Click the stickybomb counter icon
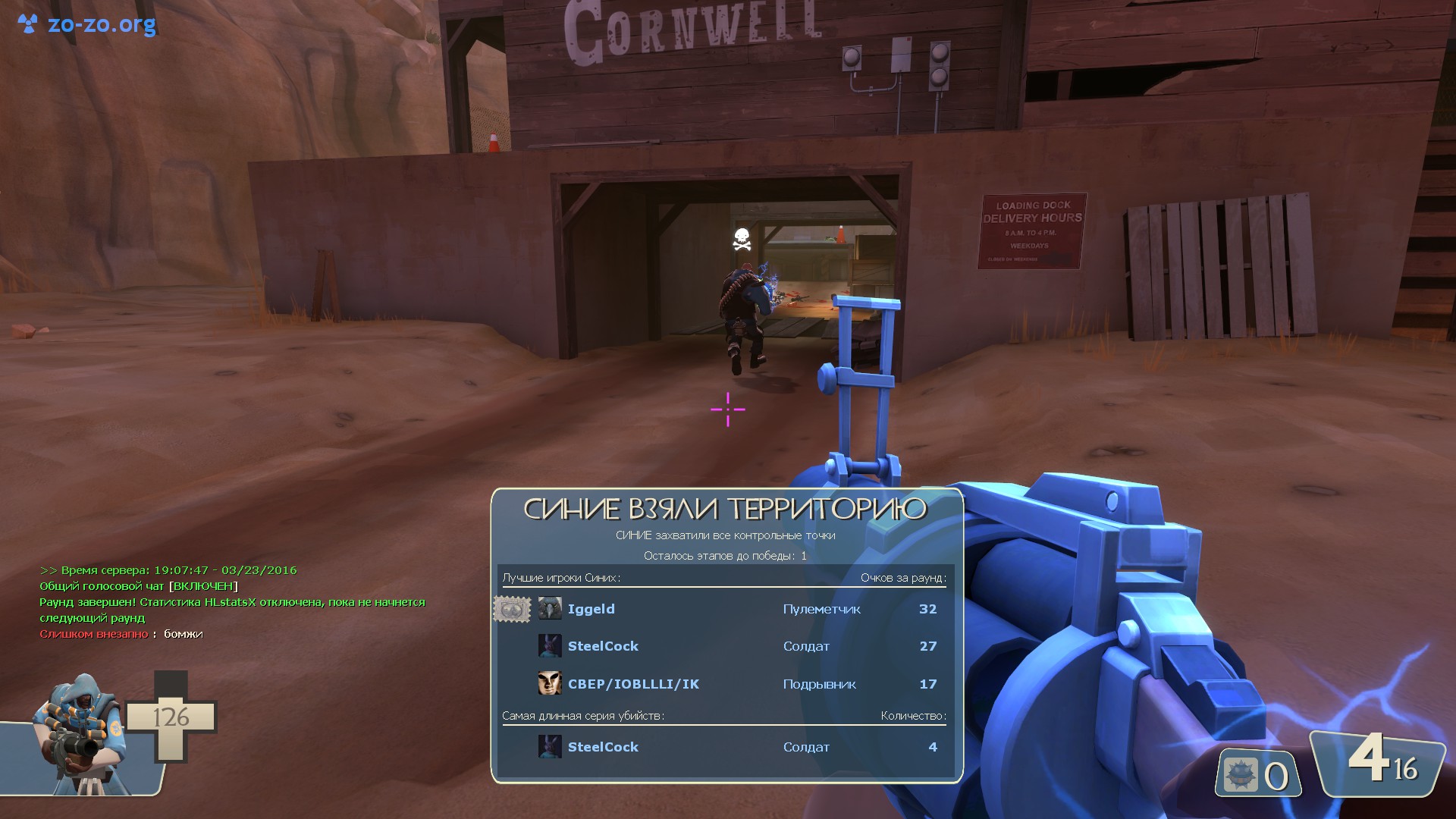 pyautogui.click(x=1241, y=775)
